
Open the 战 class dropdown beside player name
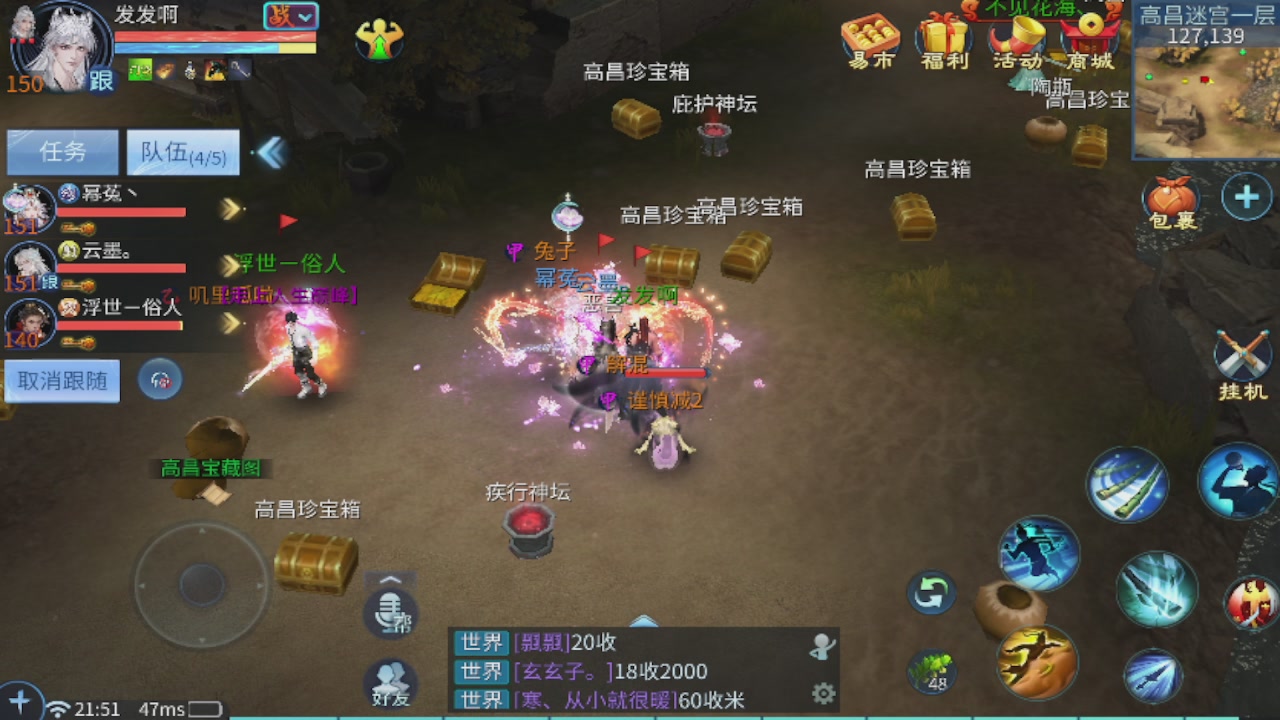(290, 17)
